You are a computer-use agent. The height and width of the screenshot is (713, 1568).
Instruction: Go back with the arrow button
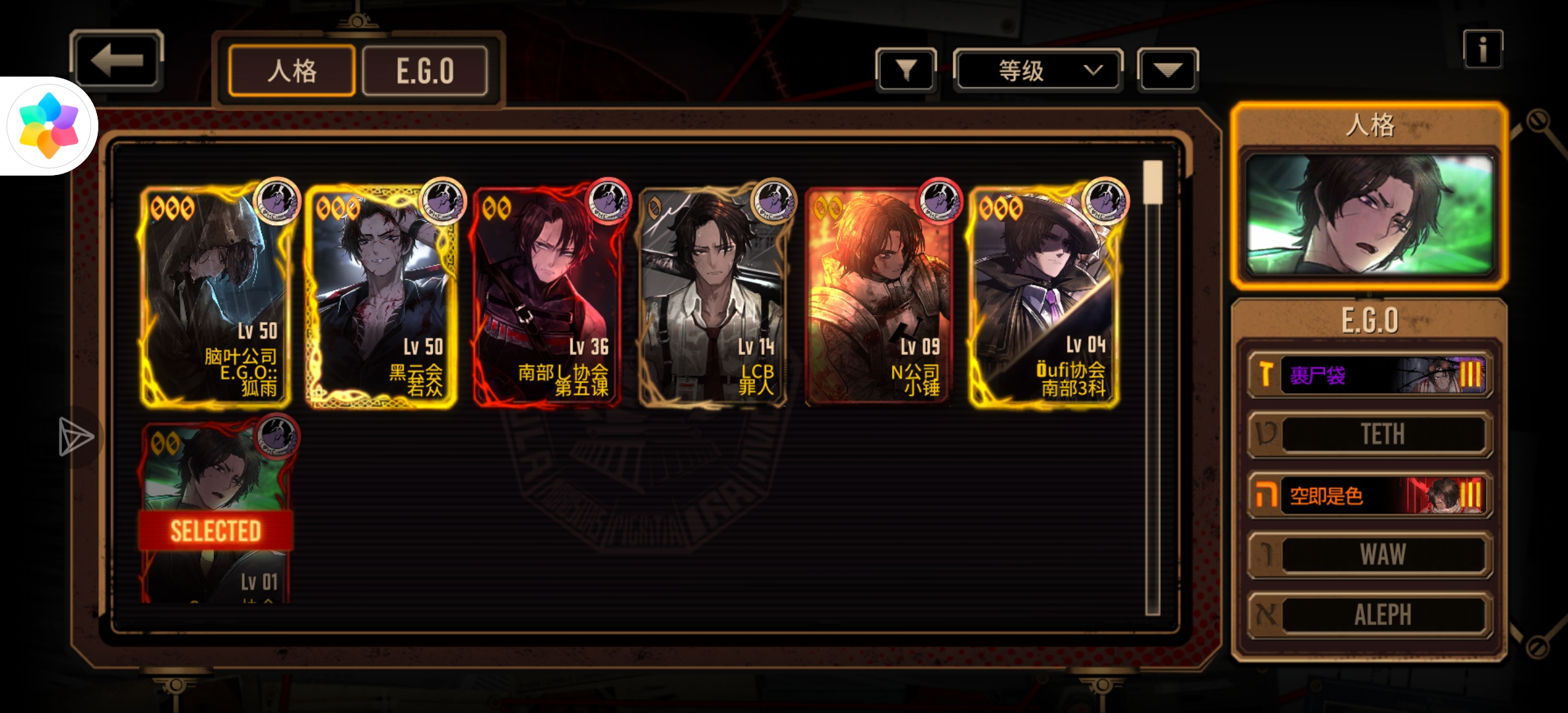click(117, 61)
